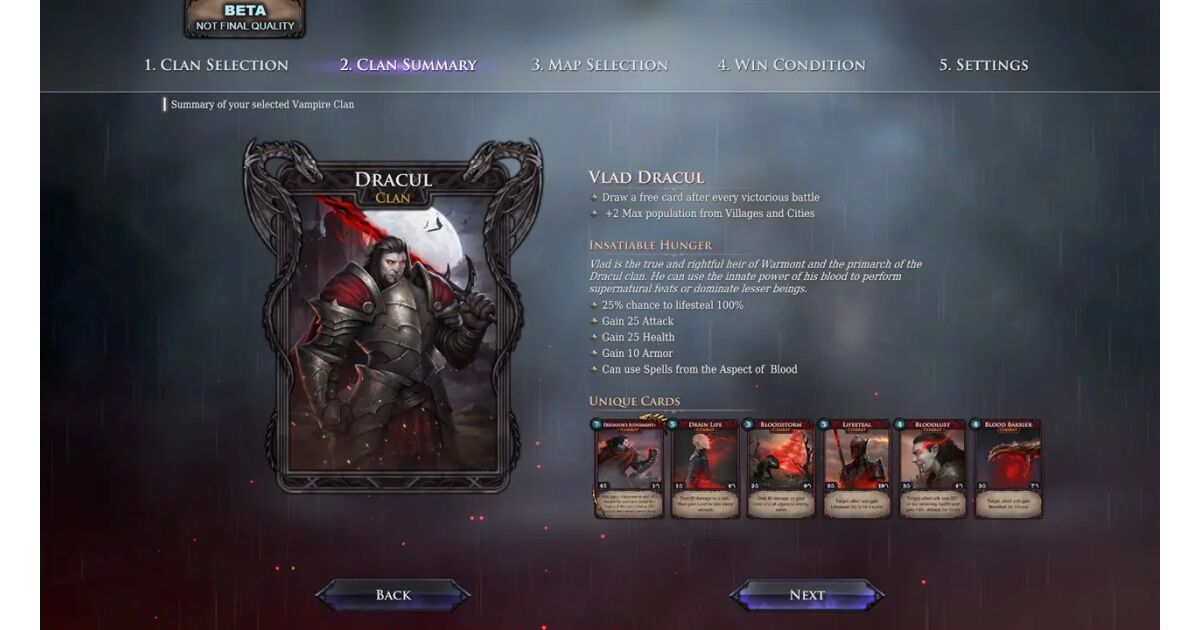
Task: Select the Win Condition step
Action: click(791, 65)
